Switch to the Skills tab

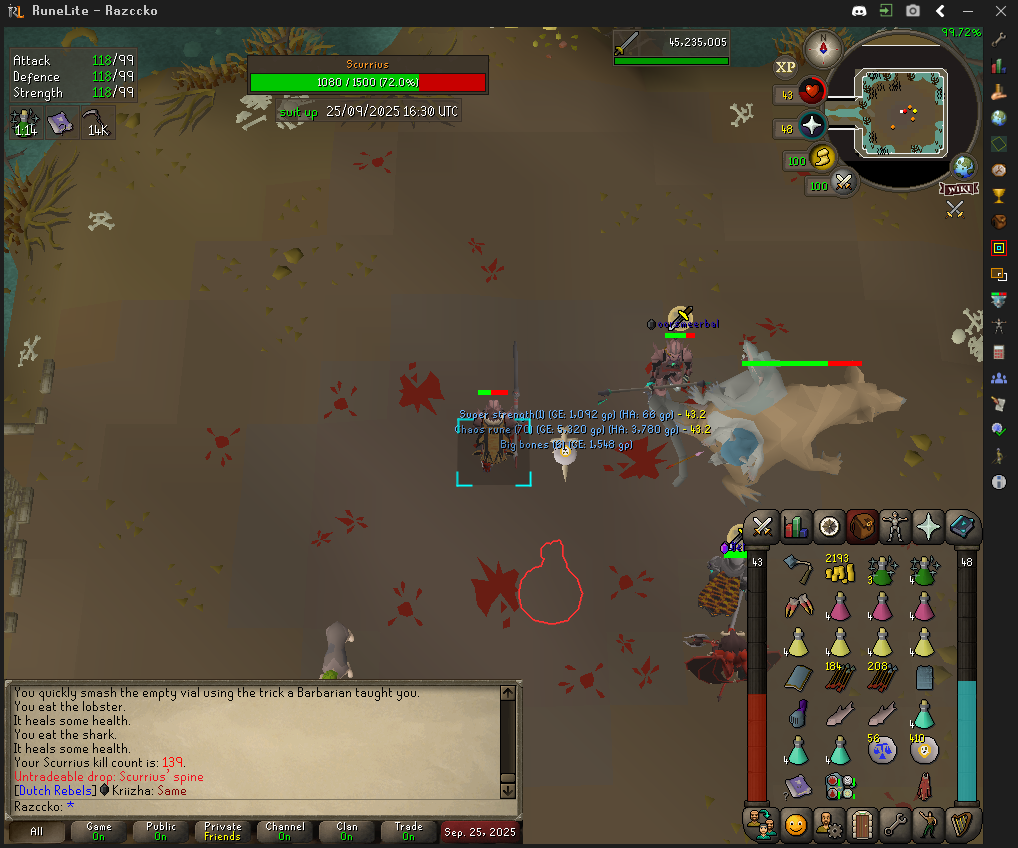pos(796,525)
